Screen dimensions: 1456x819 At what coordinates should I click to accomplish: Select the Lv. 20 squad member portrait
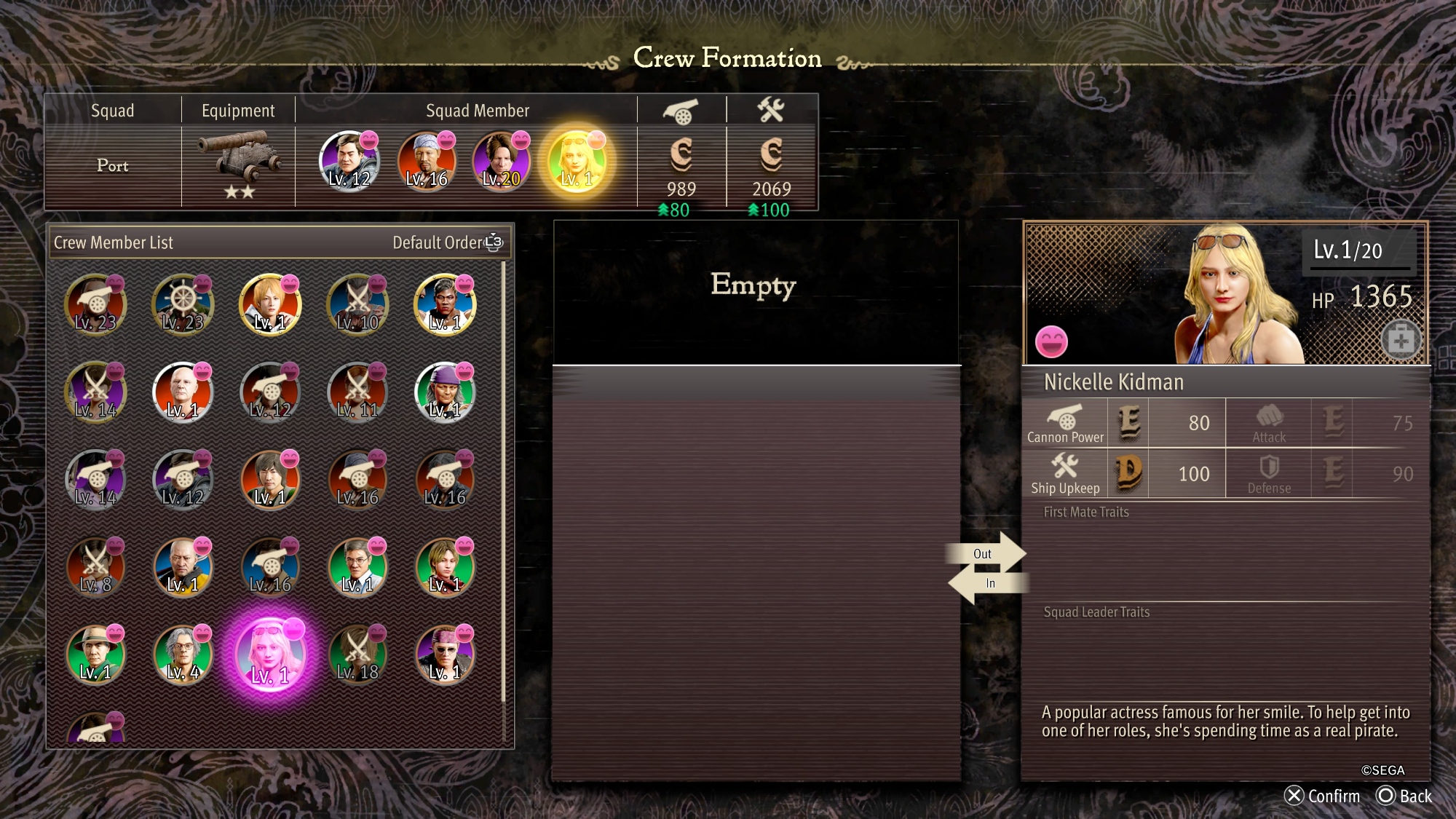(501, 161)
